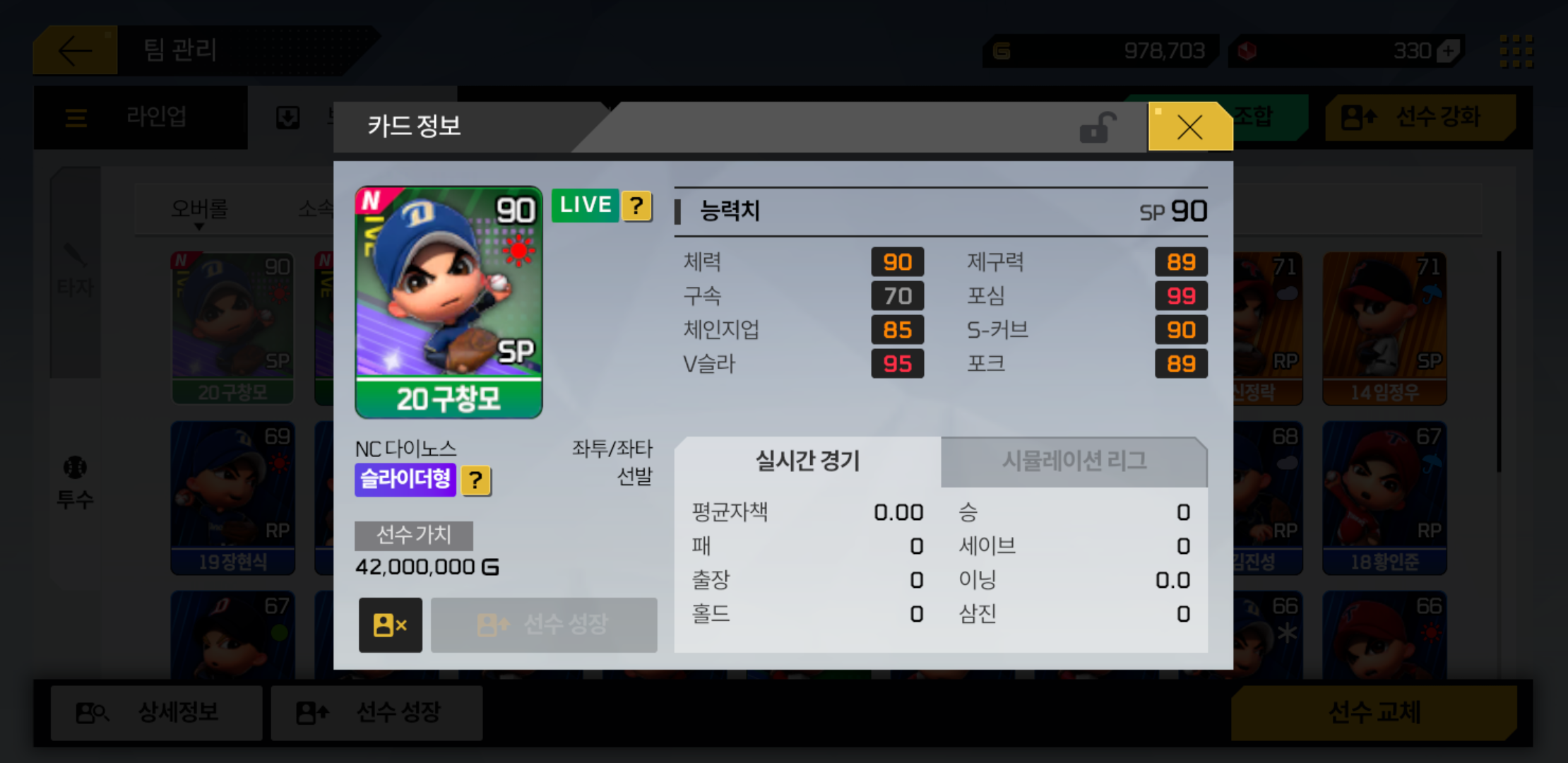
Task: Expand the 소속 filter option
Action: point(316,208)
